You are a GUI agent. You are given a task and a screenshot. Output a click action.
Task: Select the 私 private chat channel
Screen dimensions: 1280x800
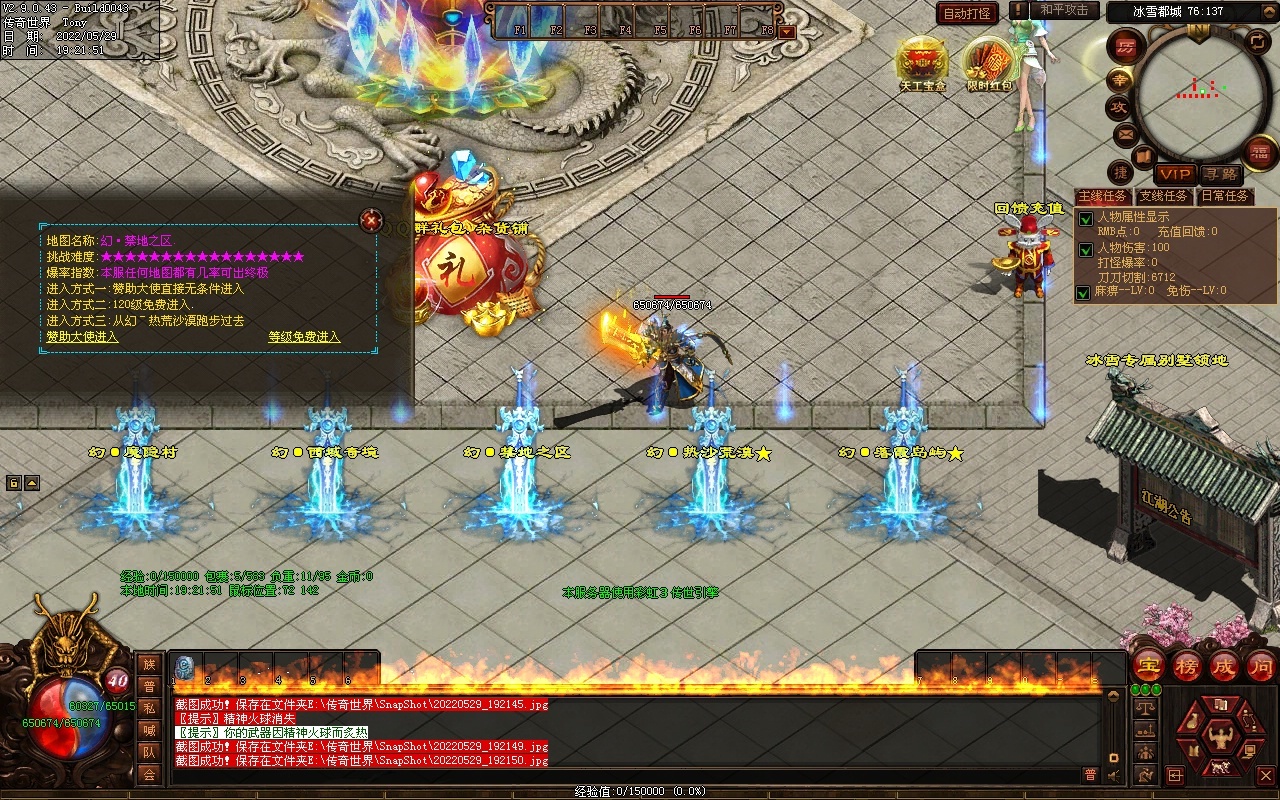[x=149, y=708]
